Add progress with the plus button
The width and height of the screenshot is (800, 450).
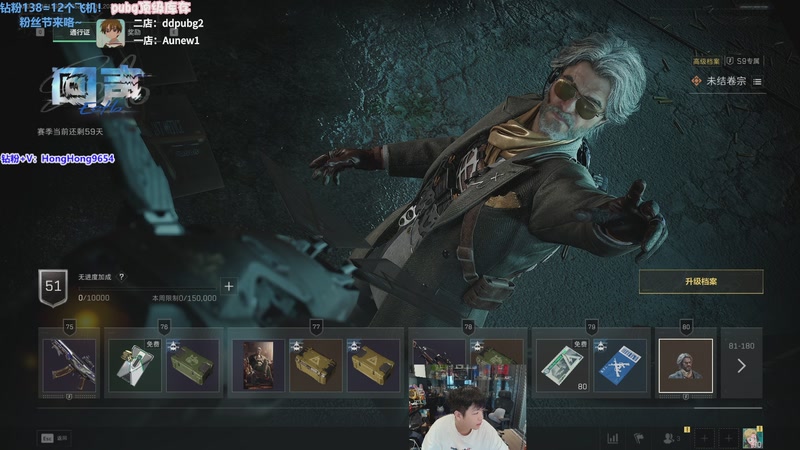tap(228, 286)
